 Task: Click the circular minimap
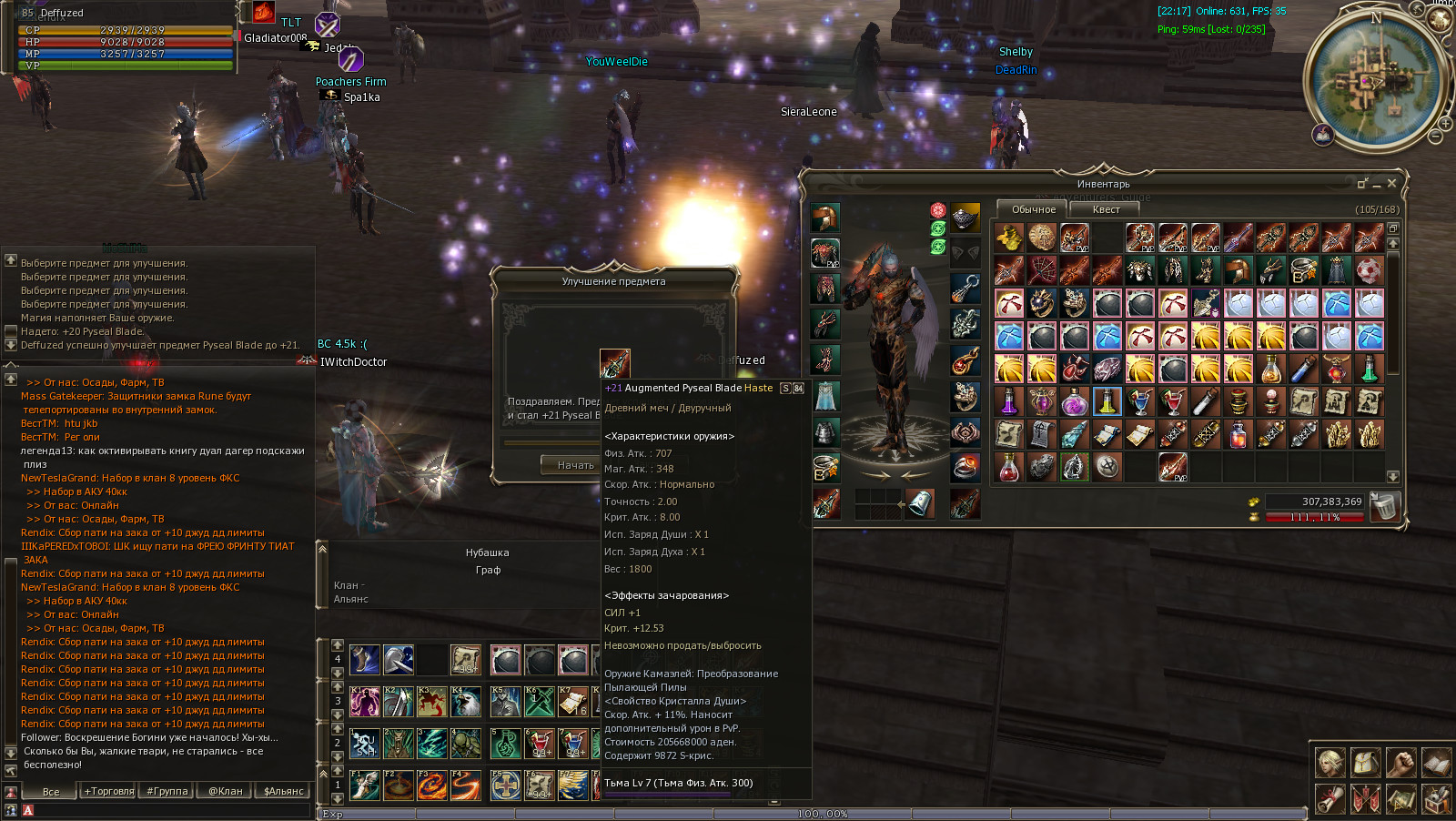[x=1376, y=80]
